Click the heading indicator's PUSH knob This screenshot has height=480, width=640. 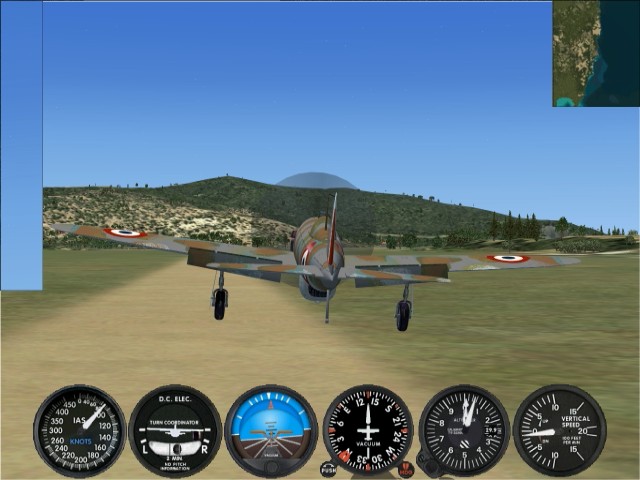click(x=328, y=469)
